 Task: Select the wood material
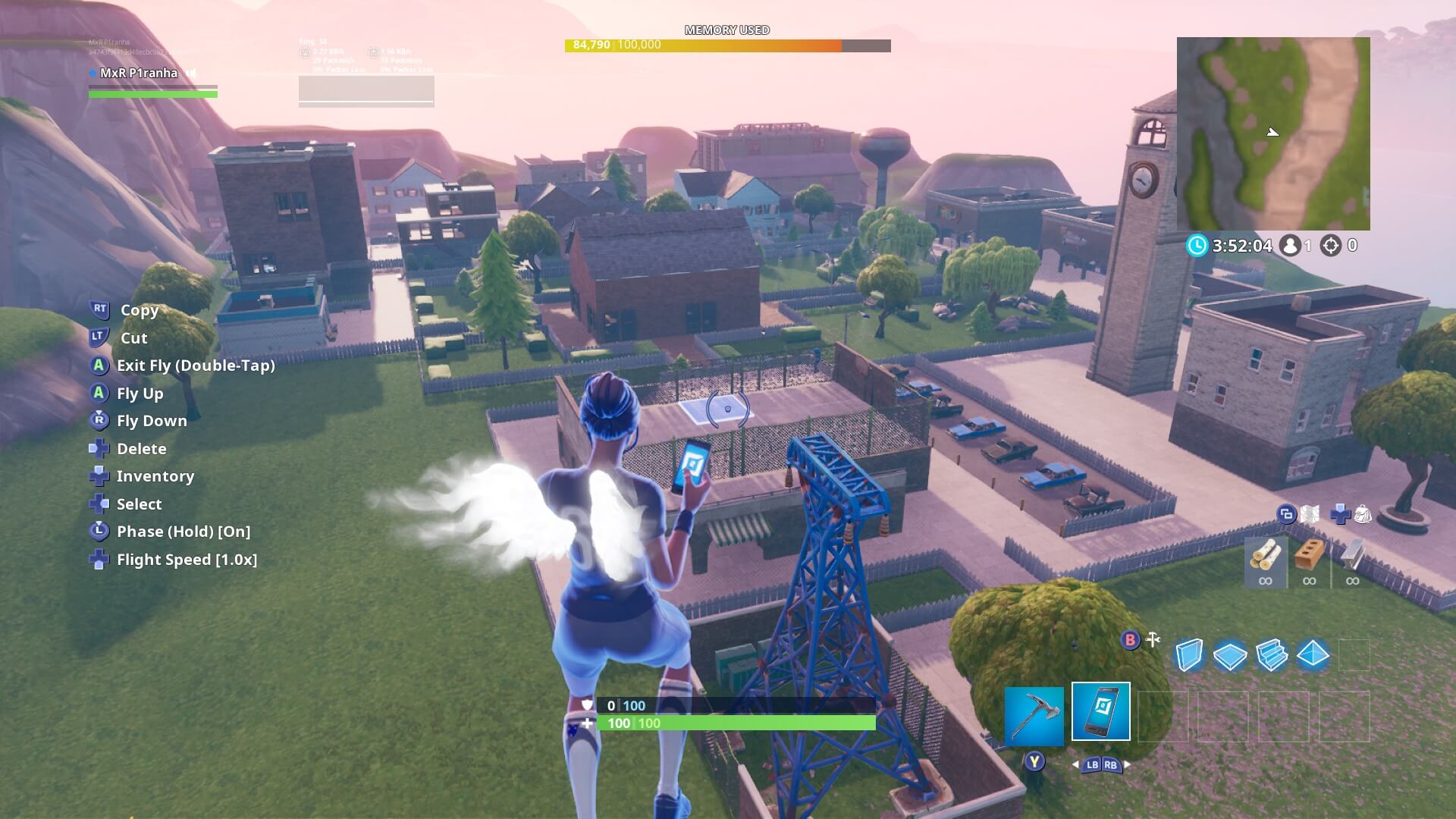coord(1265,562)
